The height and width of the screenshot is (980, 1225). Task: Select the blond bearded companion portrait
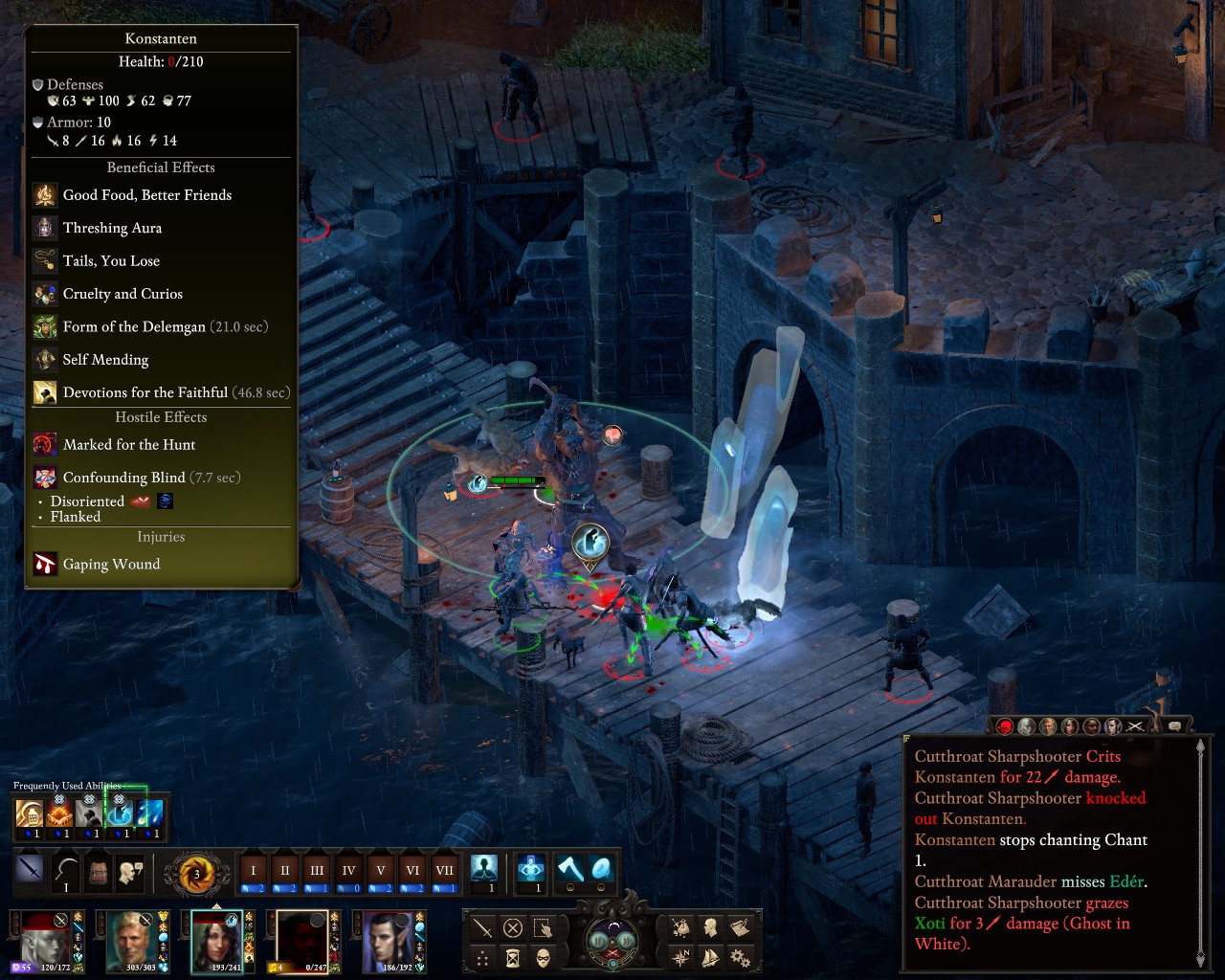click(134, 940)
